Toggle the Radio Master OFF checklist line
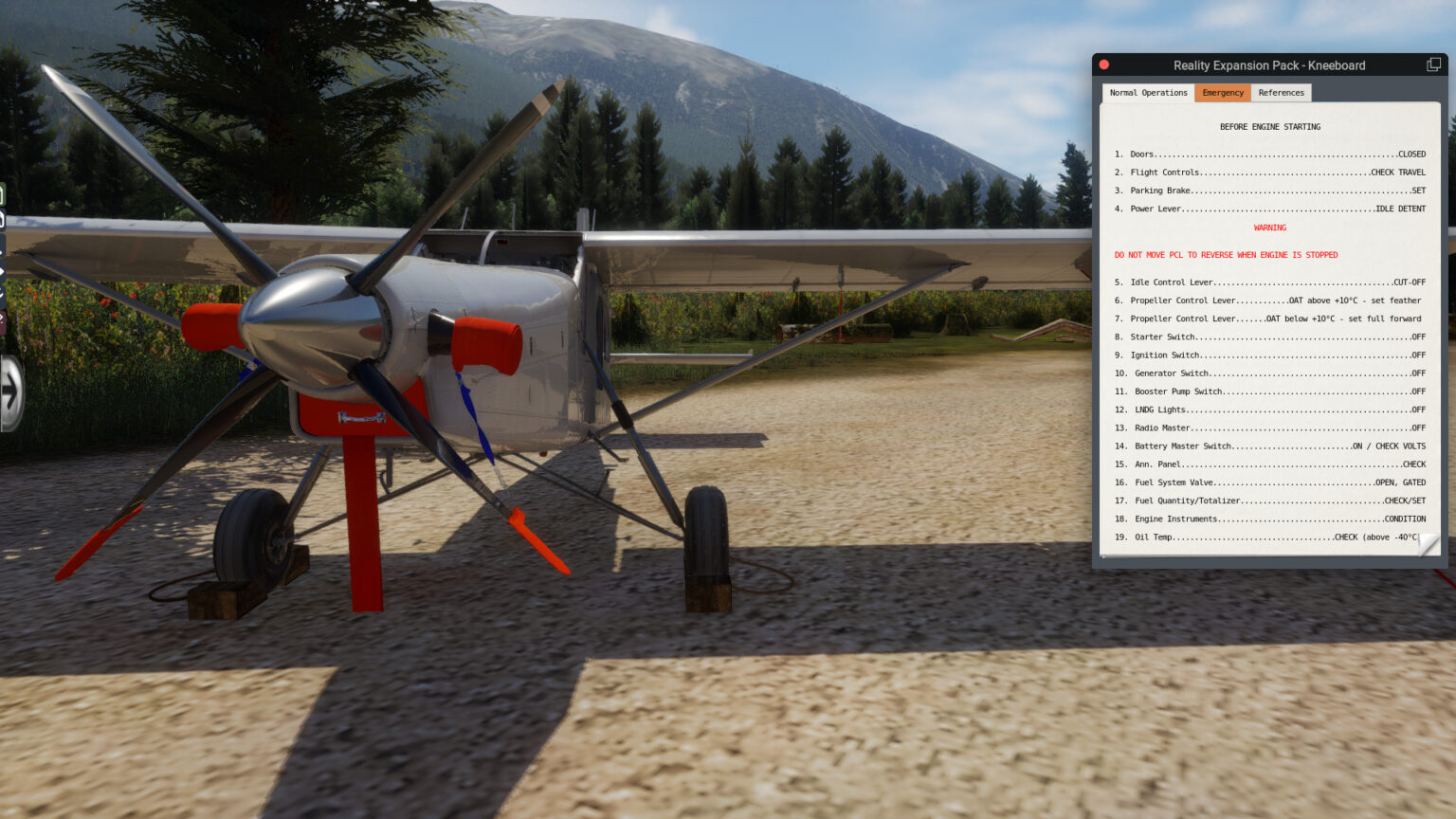Image resolution: width=1456 pixels, height=819 pixels. point(1270,428)
